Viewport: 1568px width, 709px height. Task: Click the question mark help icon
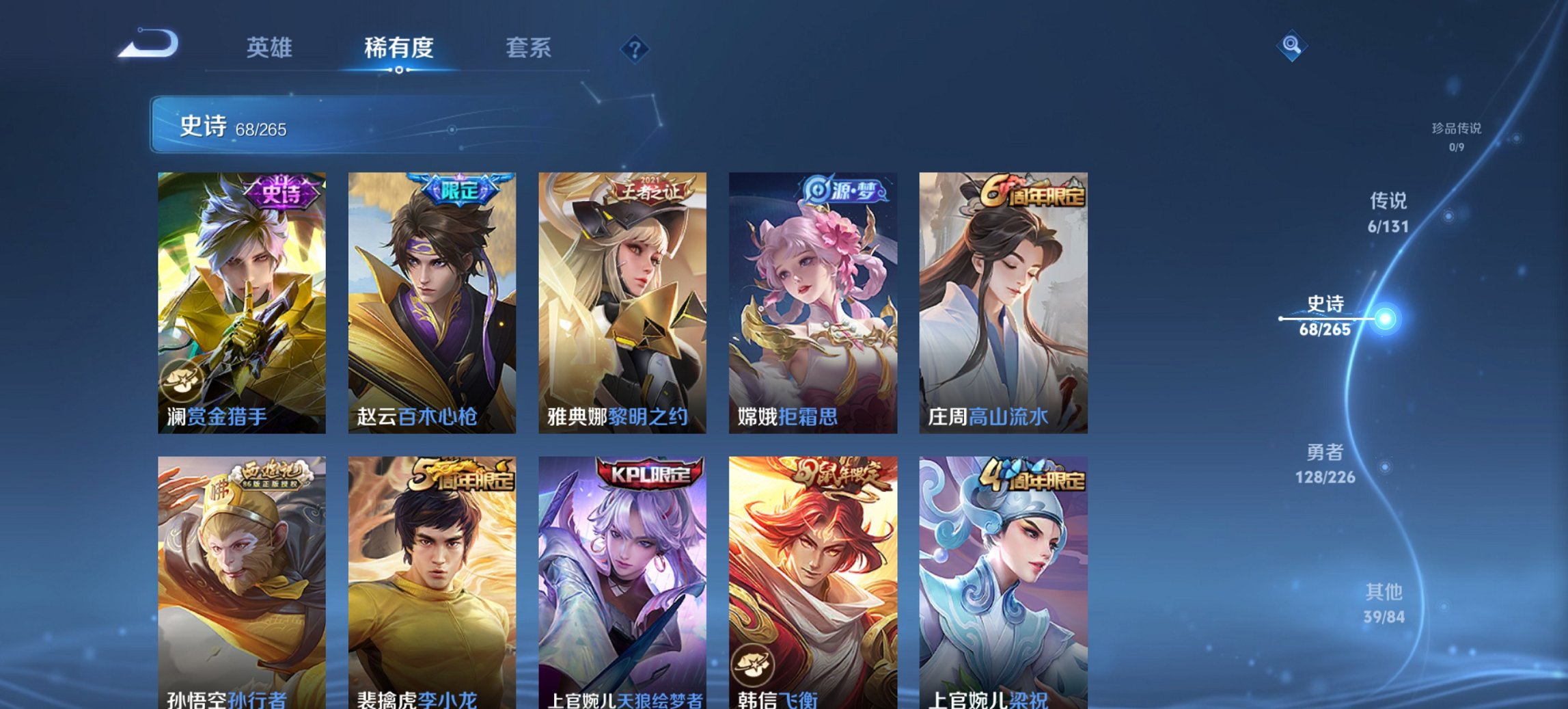coord(635,51)
